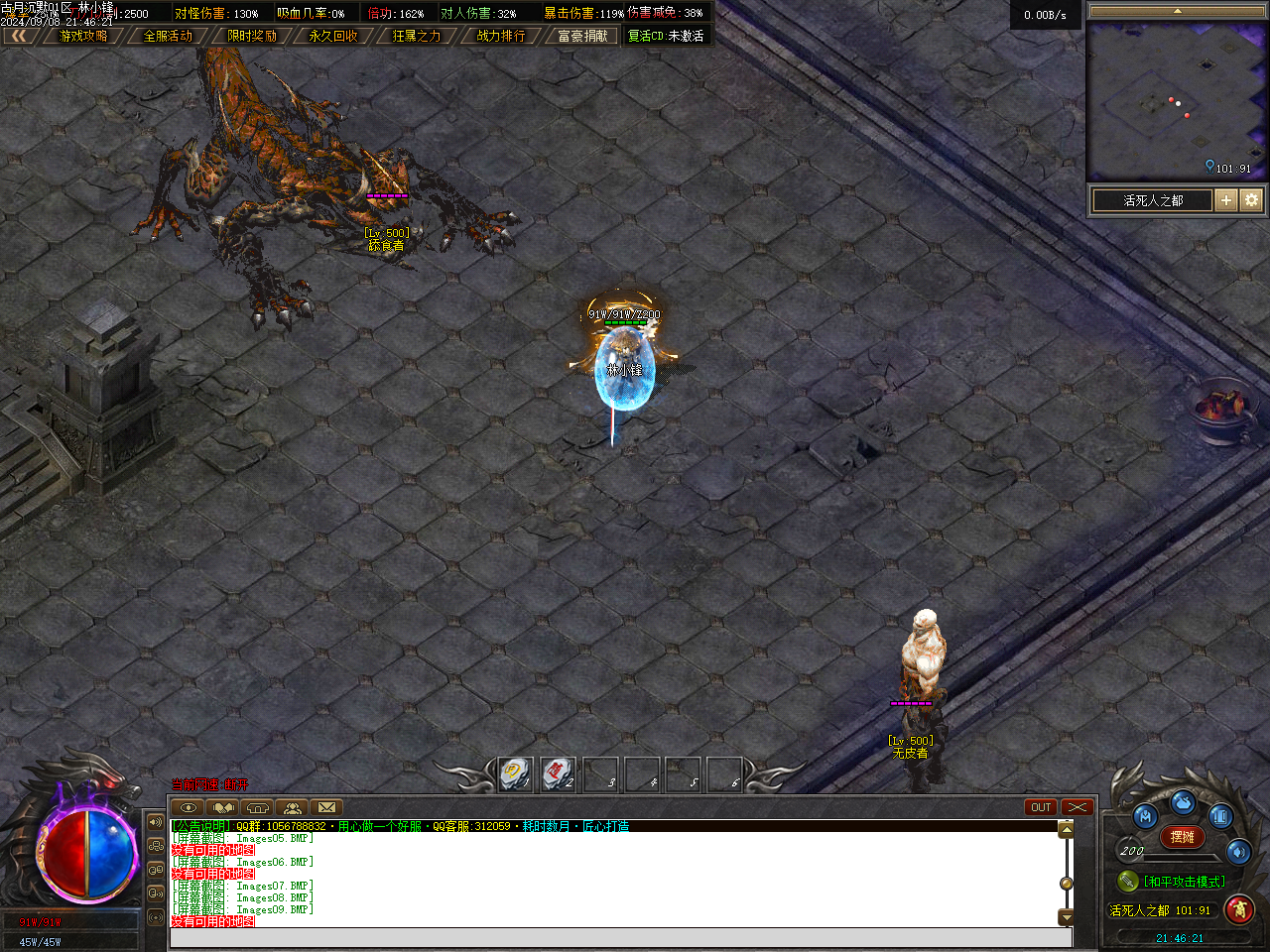Close the panel with the red X button

1077,807
